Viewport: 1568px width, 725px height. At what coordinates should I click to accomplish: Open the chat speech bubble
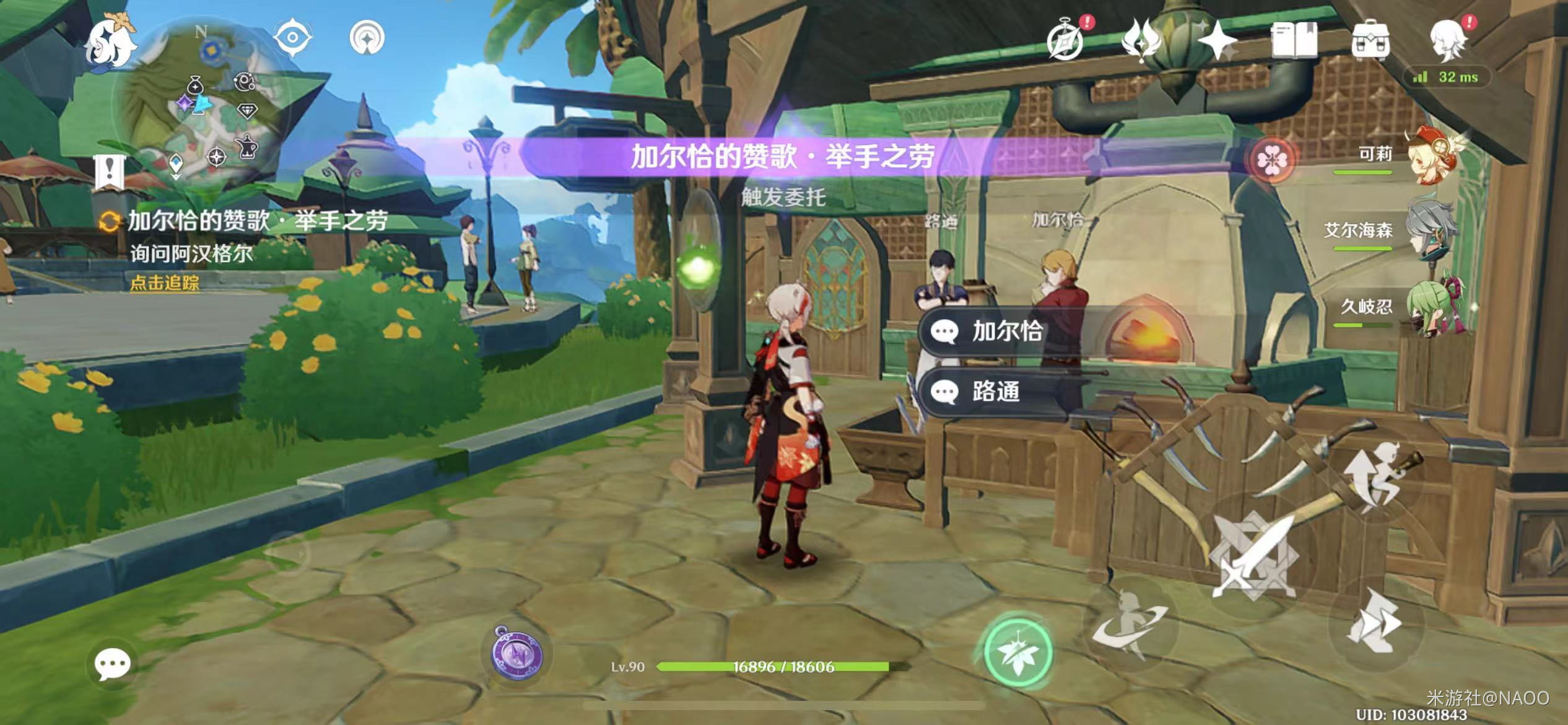112,664
